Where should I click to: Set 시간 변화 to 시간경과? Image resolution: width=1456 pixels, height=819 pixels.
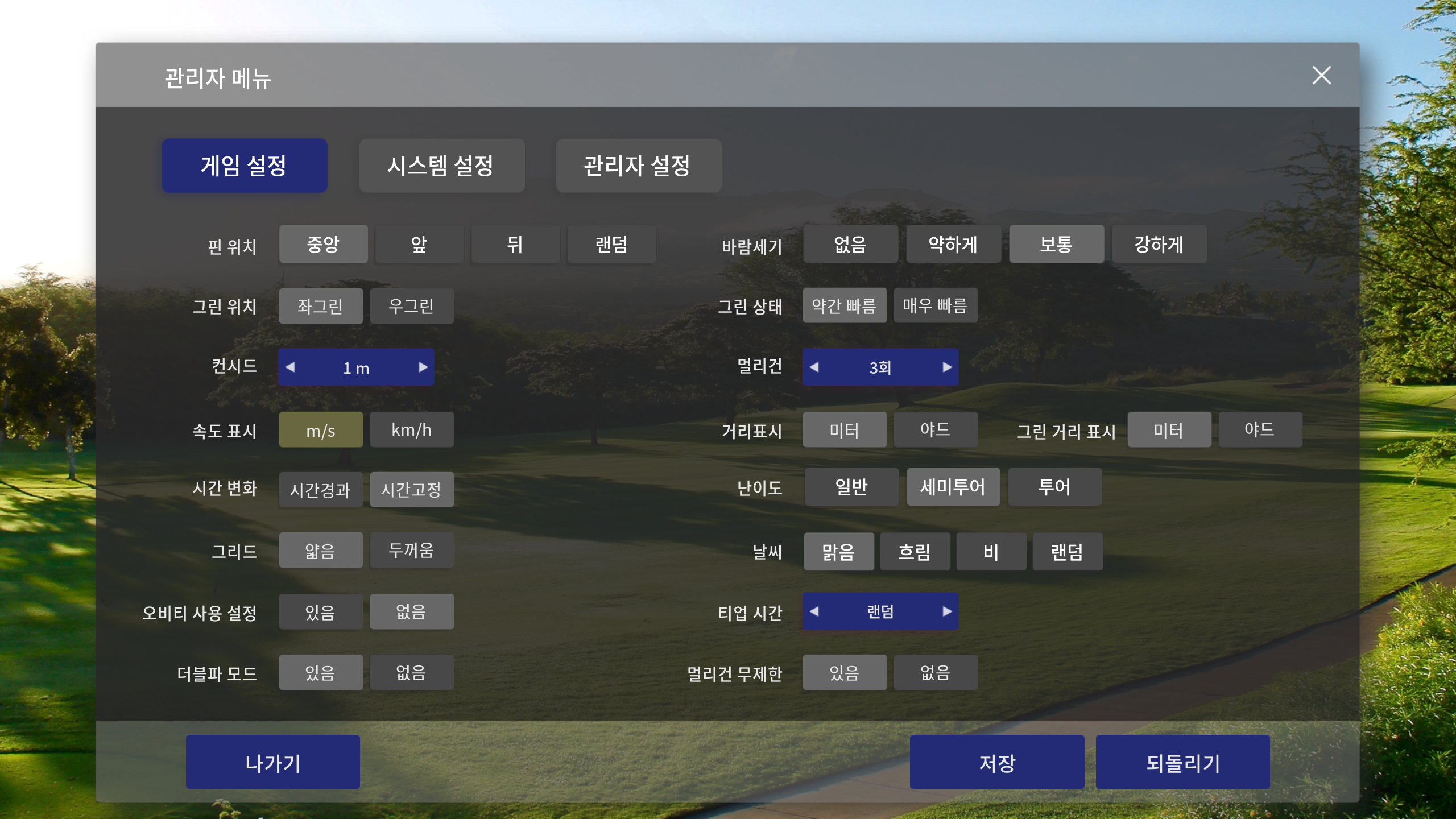pos(320,489)
